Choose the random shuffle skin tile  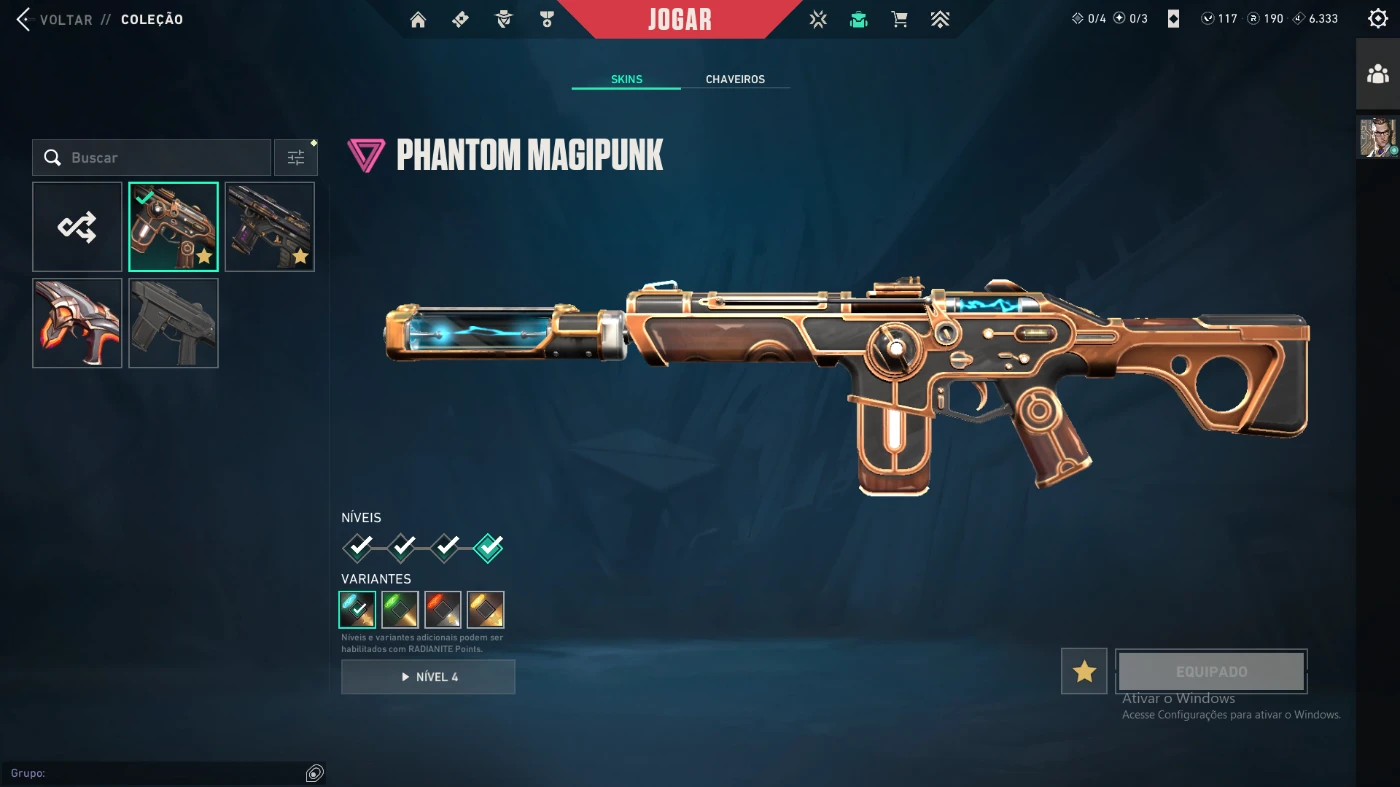(x=77, y=227)
